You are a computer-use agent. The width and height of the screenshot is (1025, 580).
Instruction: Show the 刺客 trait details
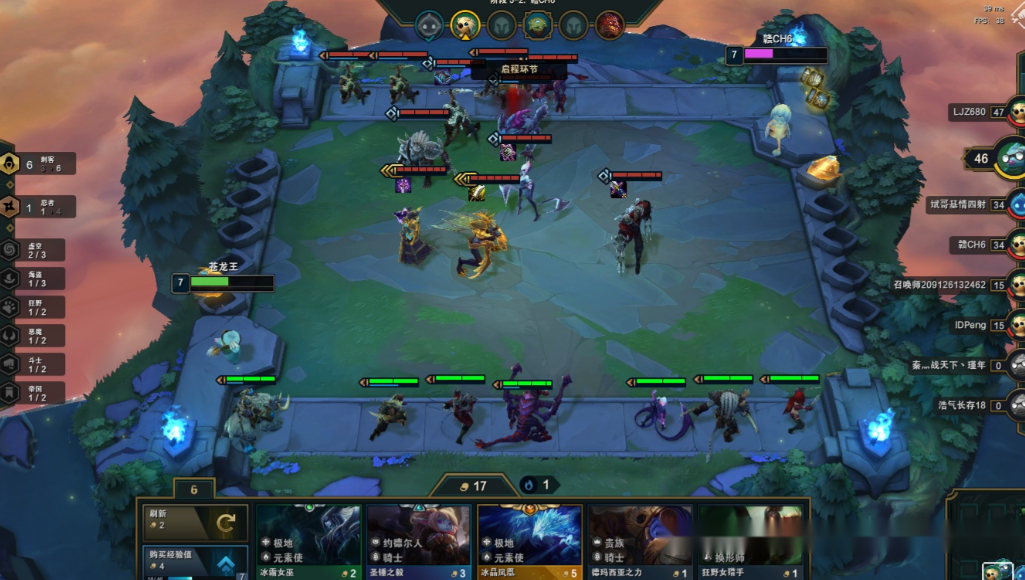coord(37,164)
